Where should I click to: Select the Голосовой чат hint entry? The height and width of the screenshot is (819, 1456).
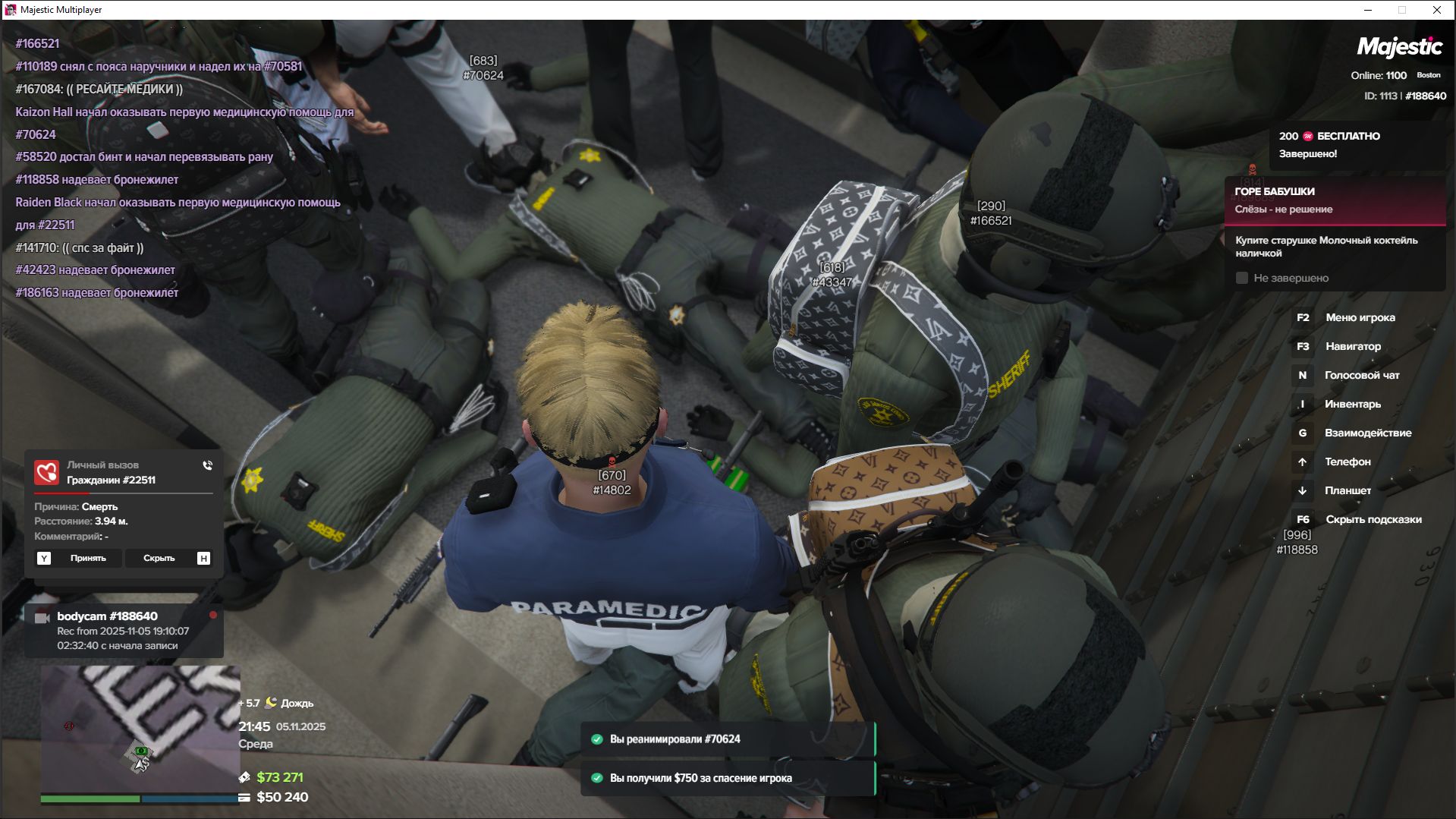1361,376
